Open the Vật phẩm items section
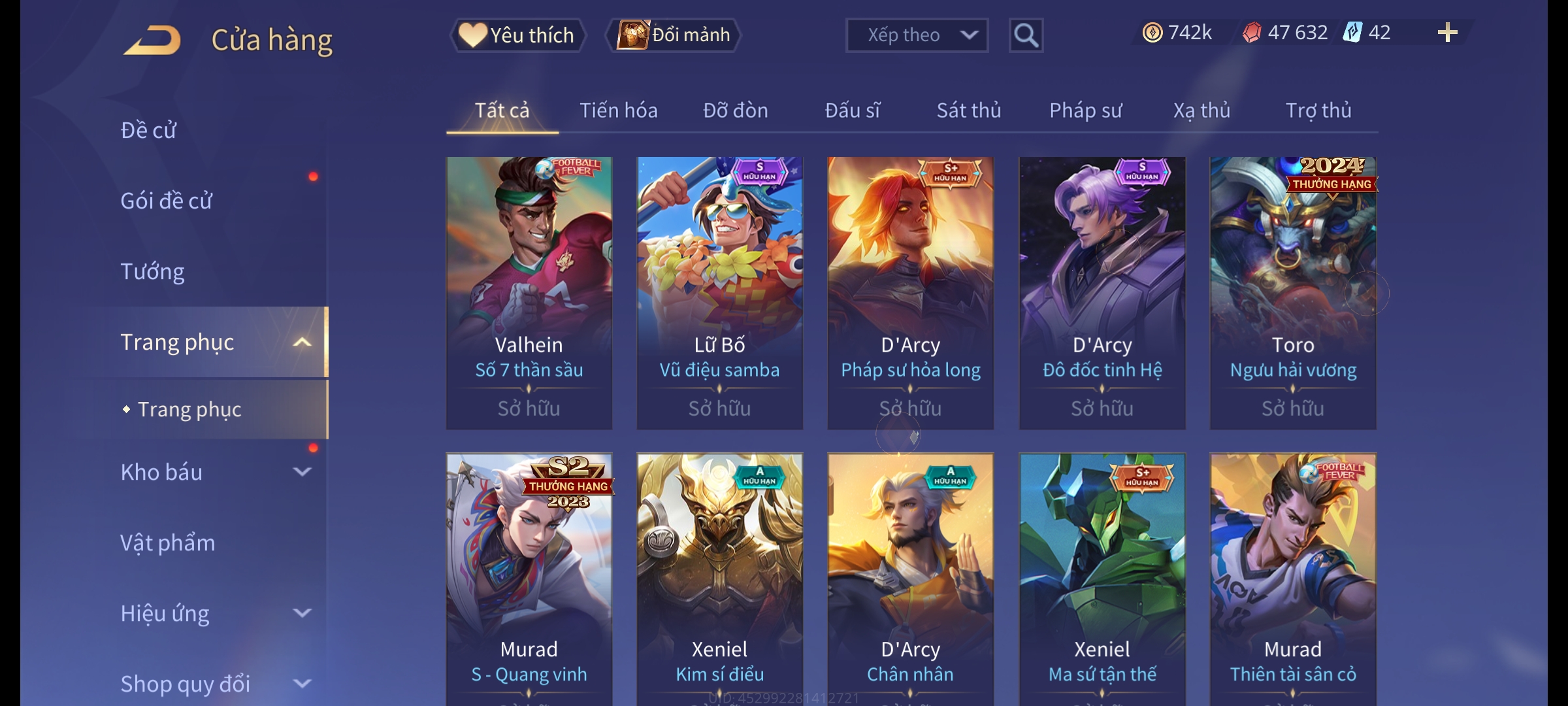Viewport: 1568px width, 706px height. pyautogui.click(x=167, y=543)
